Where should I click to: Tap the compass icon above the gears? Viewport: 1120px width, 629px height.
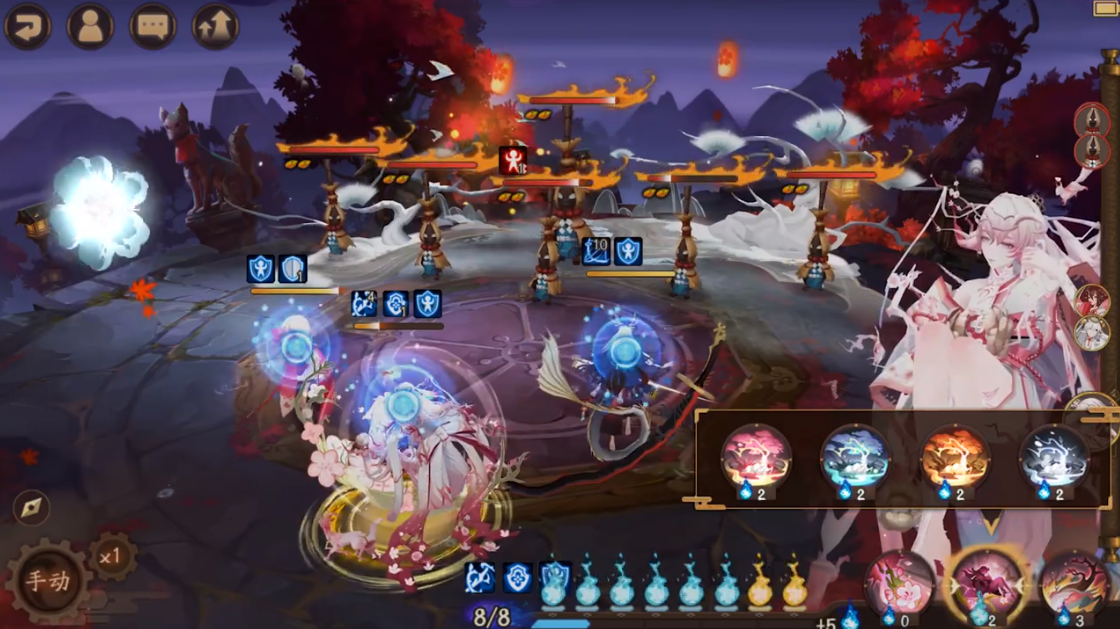[x=32, y=508]
